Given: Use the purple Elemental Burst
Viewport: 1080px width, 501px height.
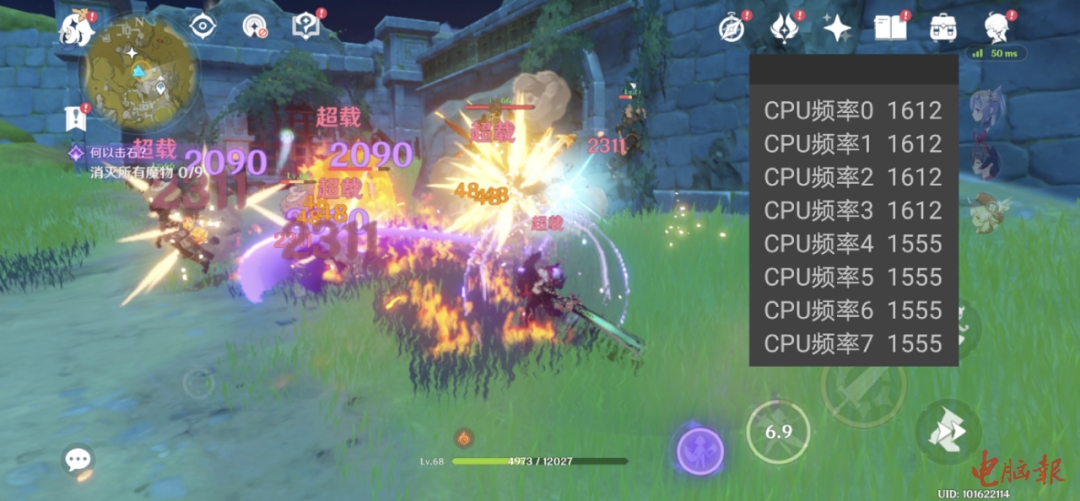Looking at the screenshot, I should coord(700,450).
